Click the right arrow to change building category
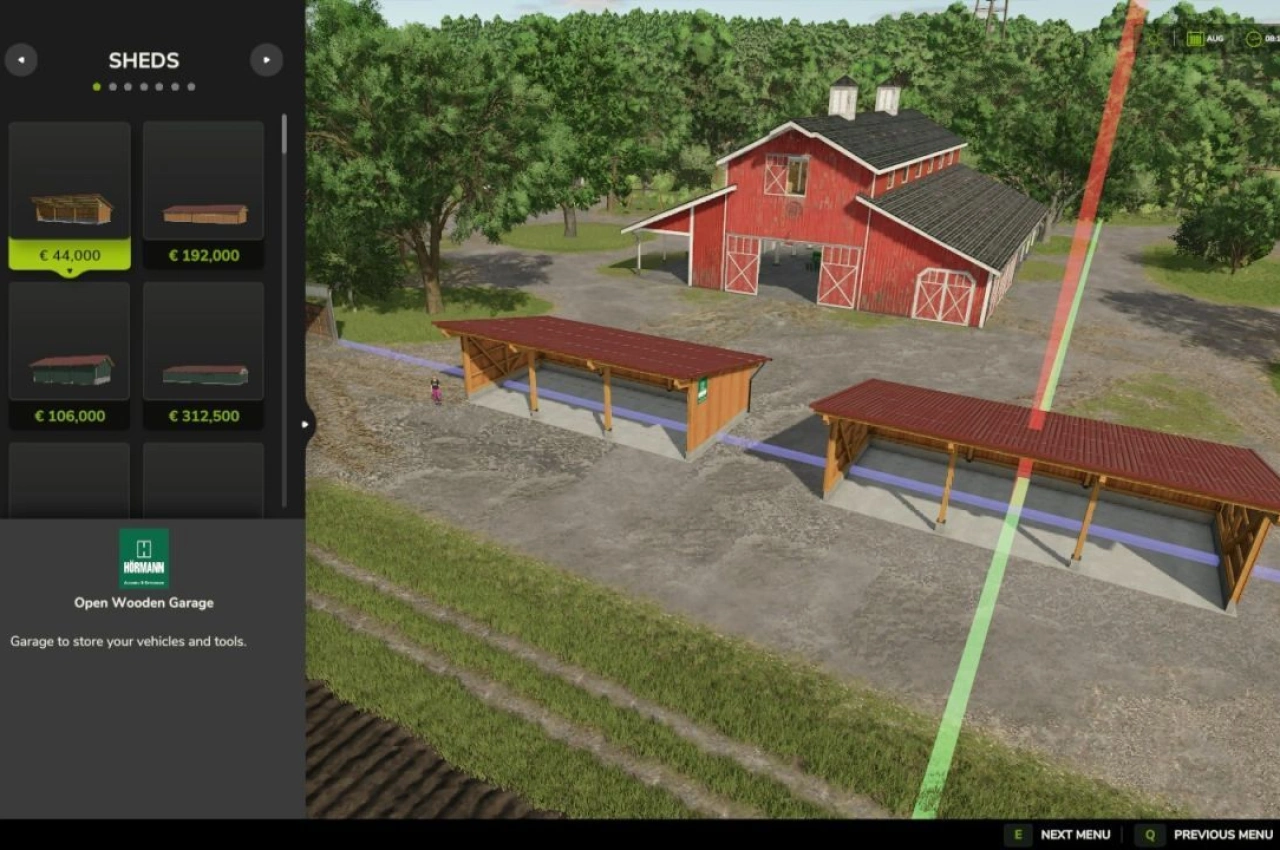This screenshot has height=850, width=1280. (x=266, y=60)
